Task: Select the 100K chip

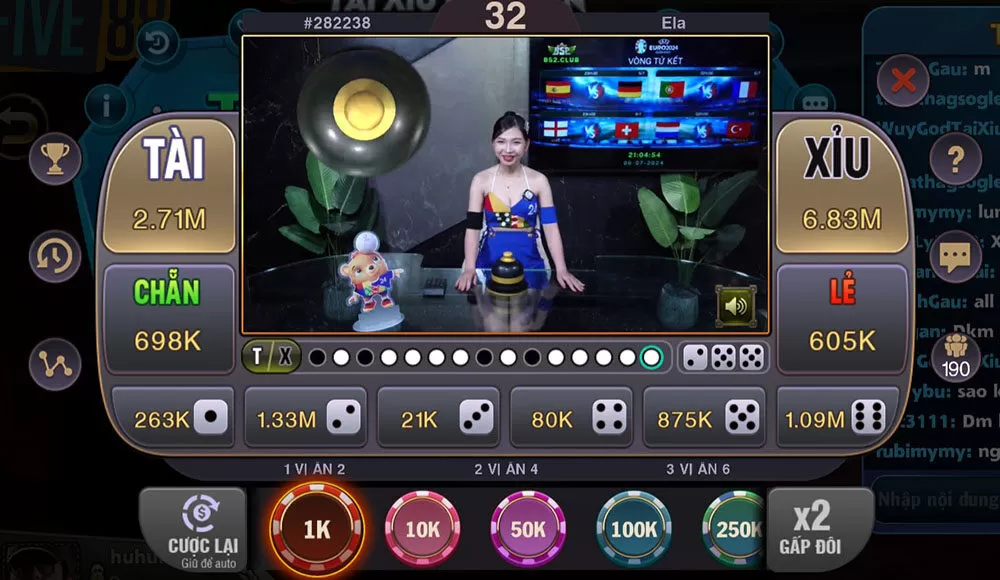Action: [x=634, y=530]
